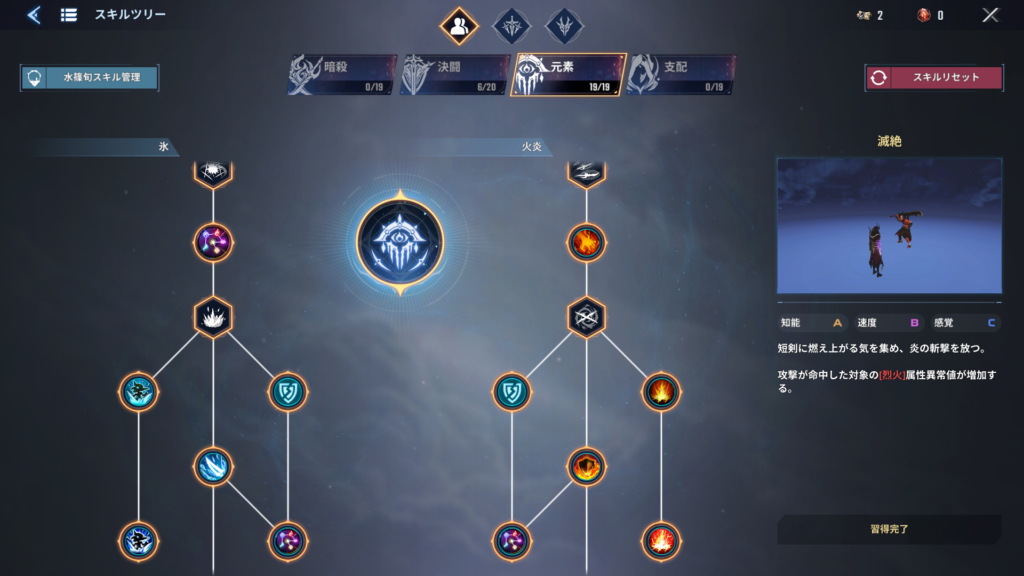Choose the blue slash wave ice node
1024x576 pixels.
[213, 466]
